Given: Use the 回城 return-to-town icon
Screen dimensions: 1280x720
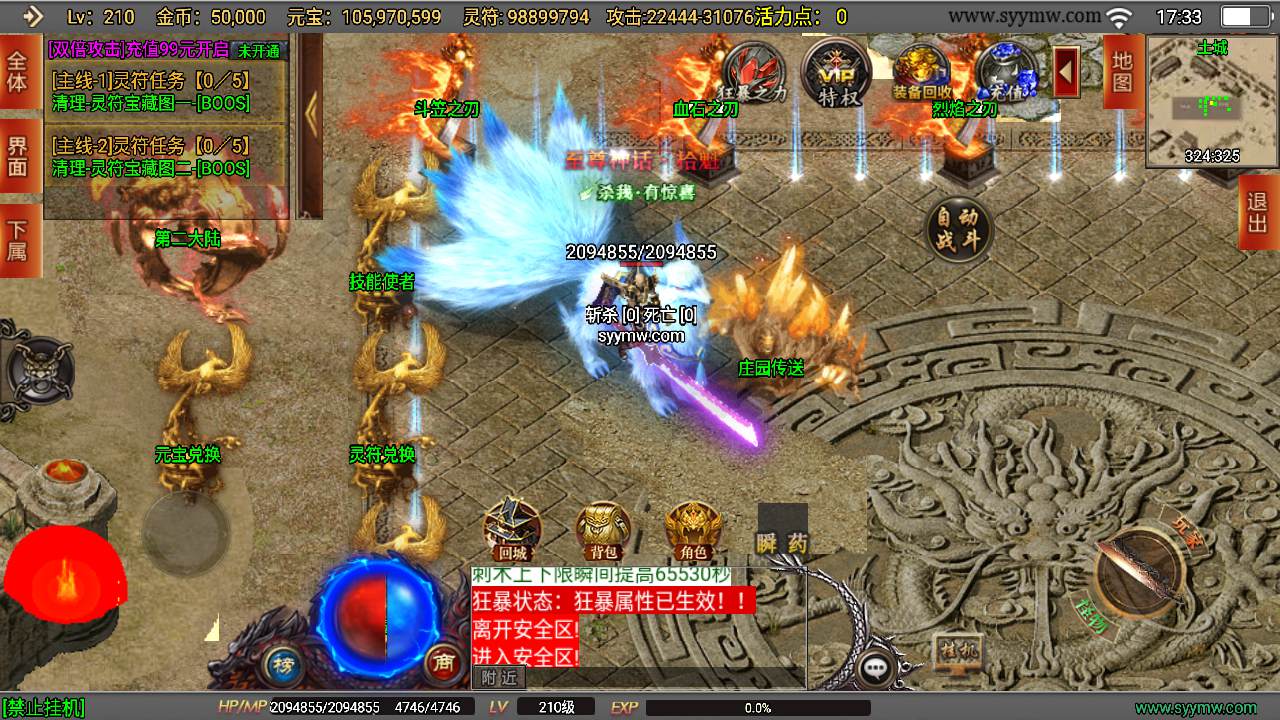Looking at the screenshot, I should click(x=512, y=530).
